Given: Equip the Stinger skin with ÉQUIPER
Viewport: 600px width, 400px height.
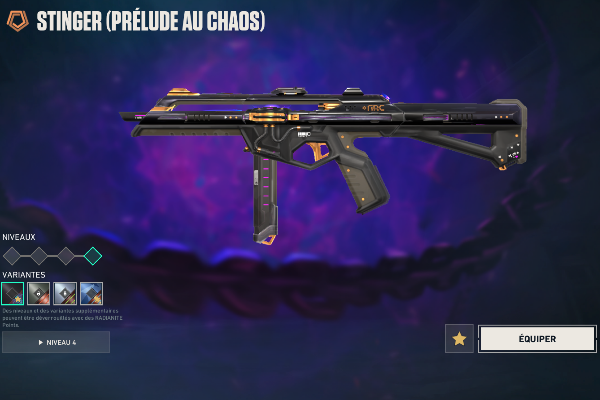Looking at the screenshot, I should point(537,339).
